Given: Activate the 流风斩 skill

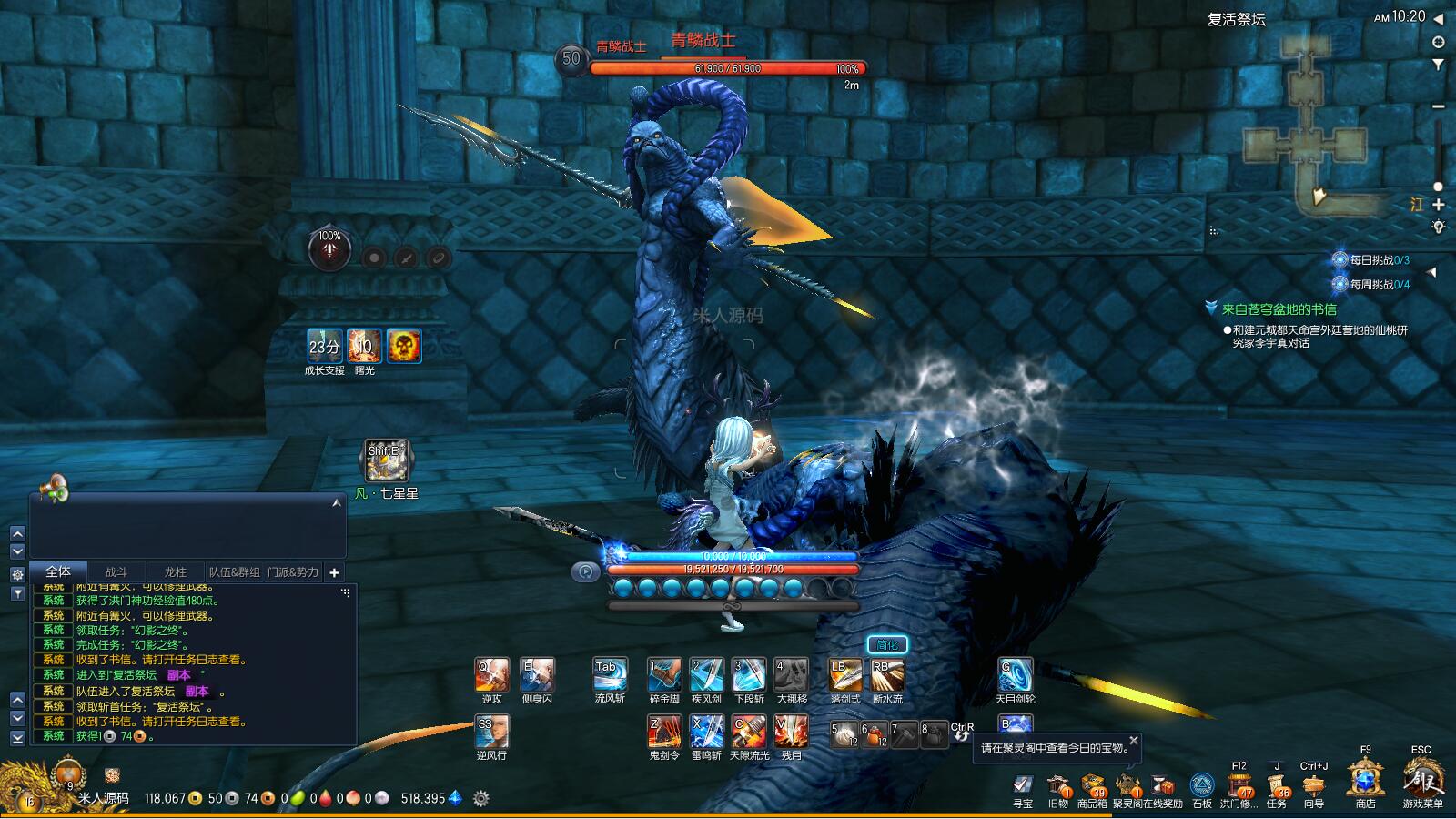Looking at the screenshot, I should click(609, 675).
